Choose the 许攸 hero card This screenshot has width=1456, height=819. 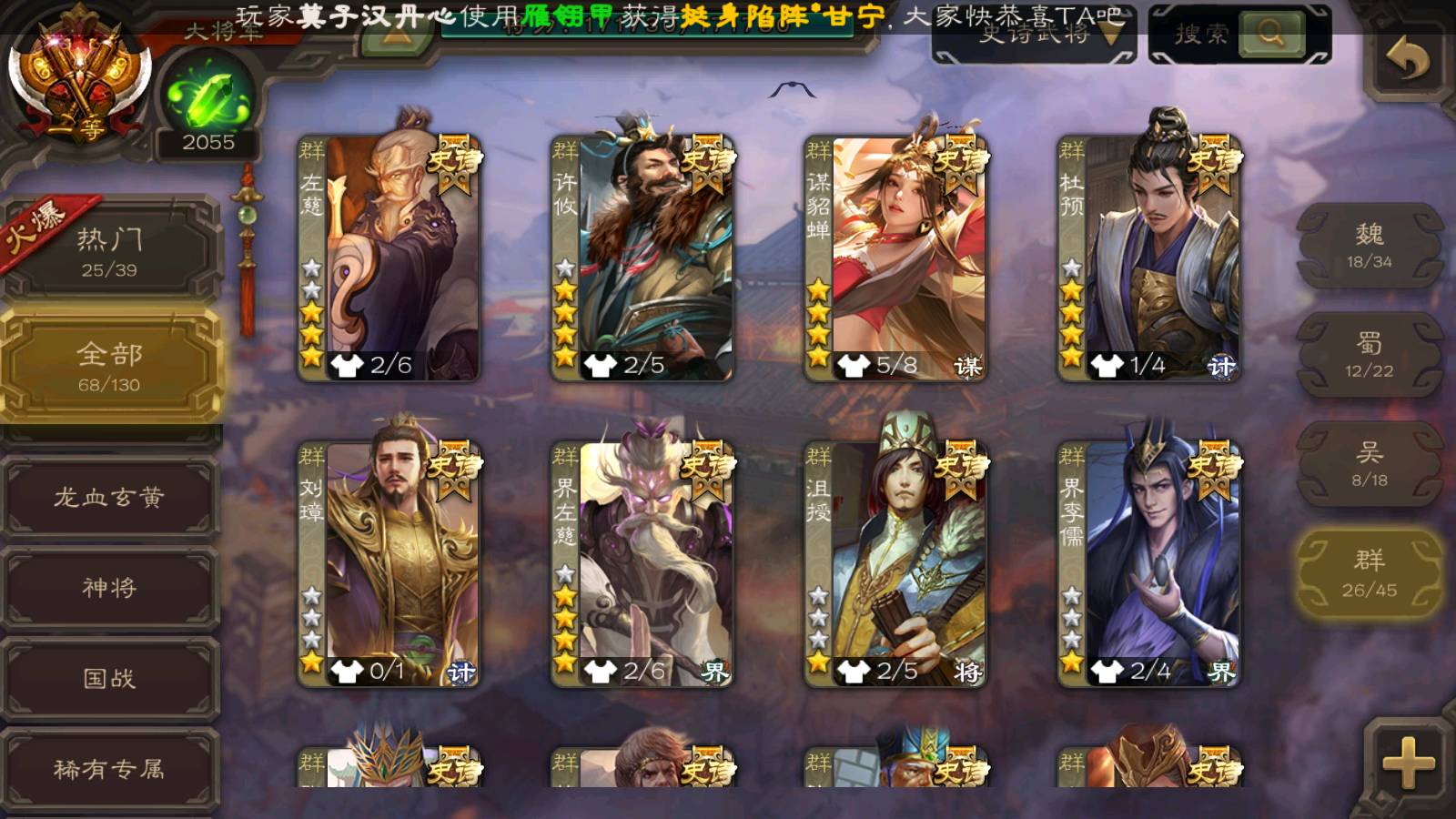click(642, 257)
